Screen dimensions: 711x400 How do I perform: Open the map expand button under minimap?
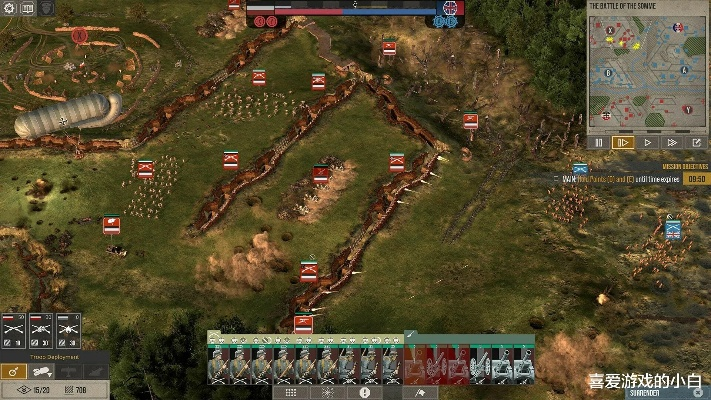click(x=696, y=143)
